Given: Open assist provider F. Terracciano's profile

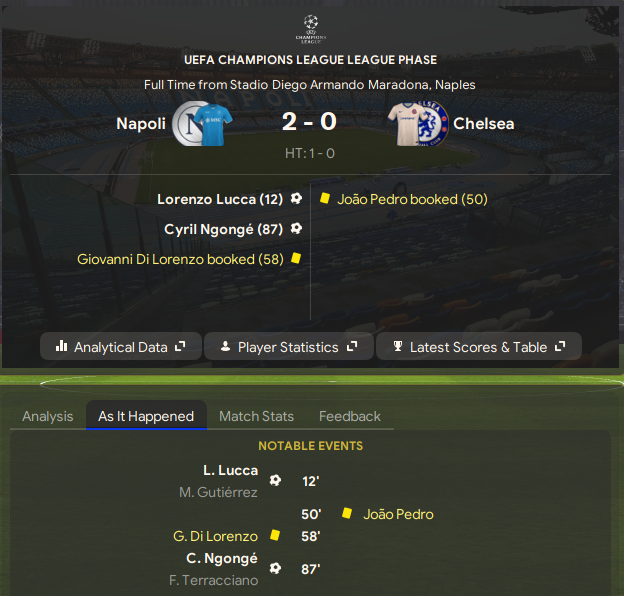Looking at the screenshot, I should [x=211, y=580].
